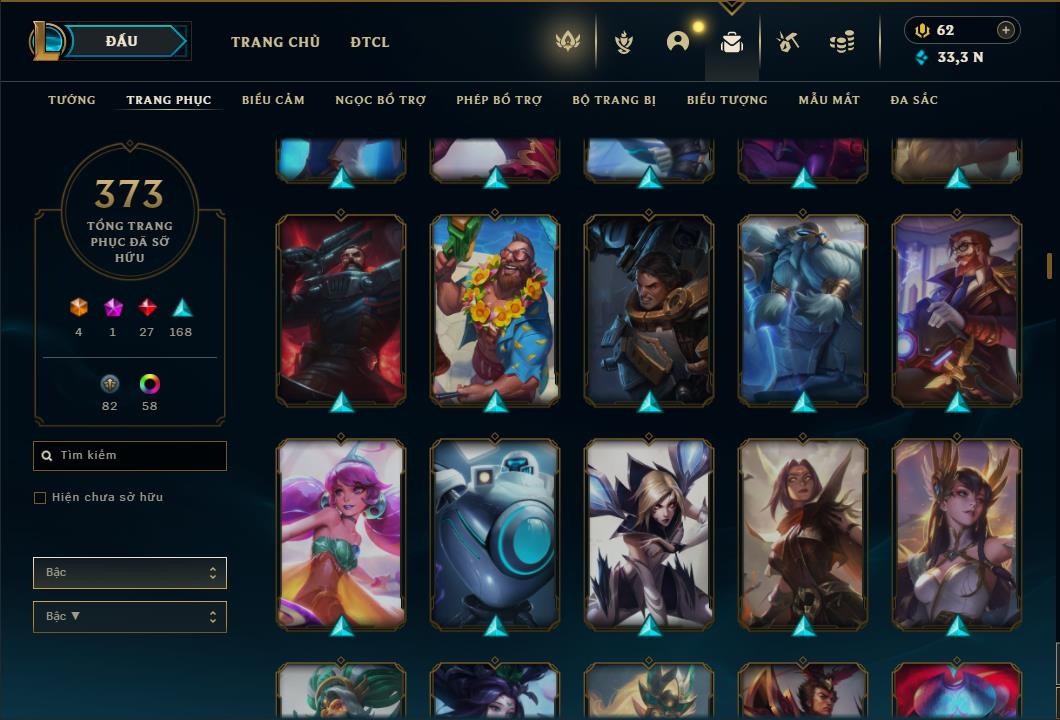Open the NGỌC BỔ TRỢ tab
The image size is (1060, 720).
(x=380, y=100)
